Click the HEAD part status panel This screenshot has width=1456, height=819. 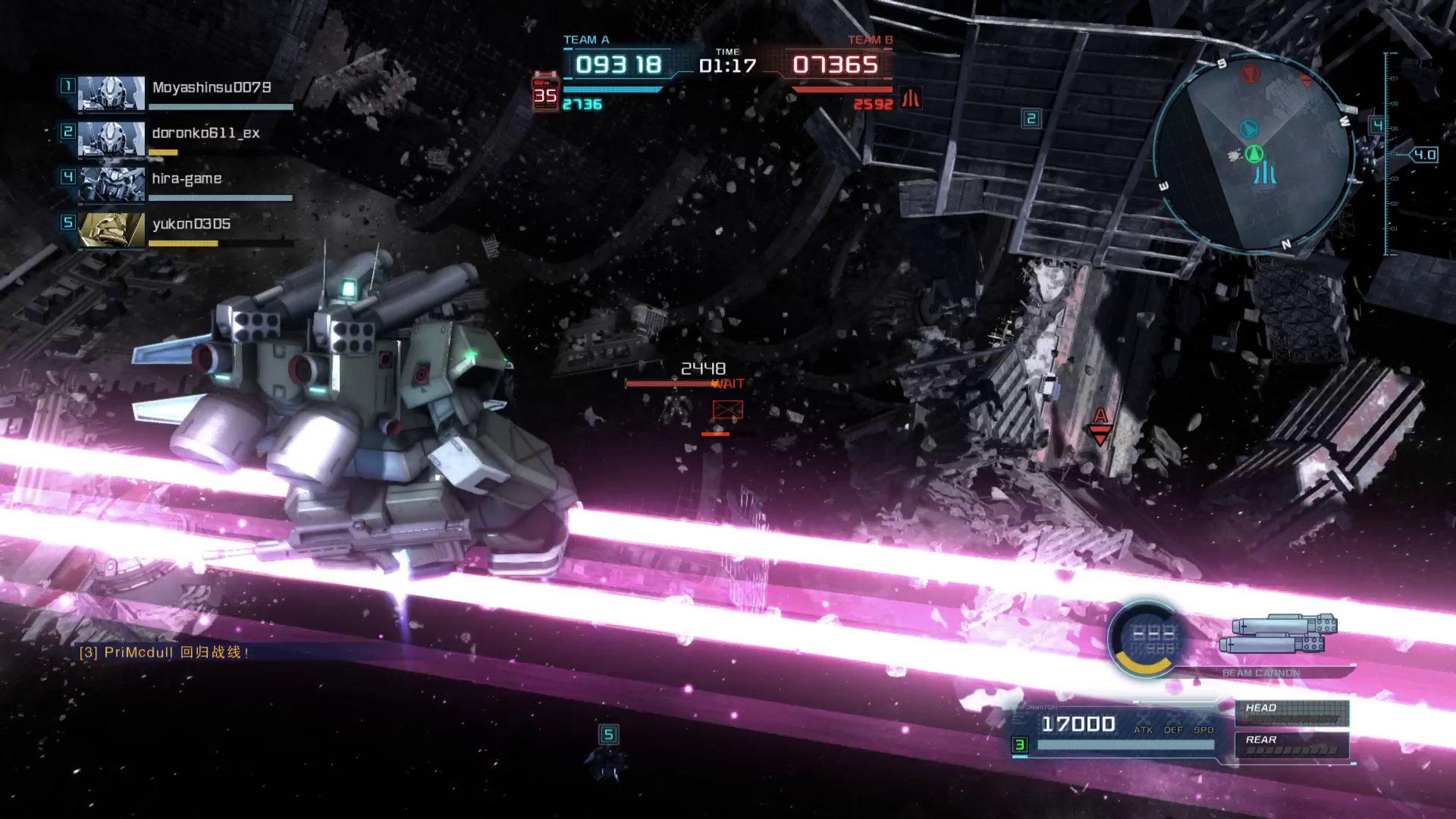pos(1291,713)
